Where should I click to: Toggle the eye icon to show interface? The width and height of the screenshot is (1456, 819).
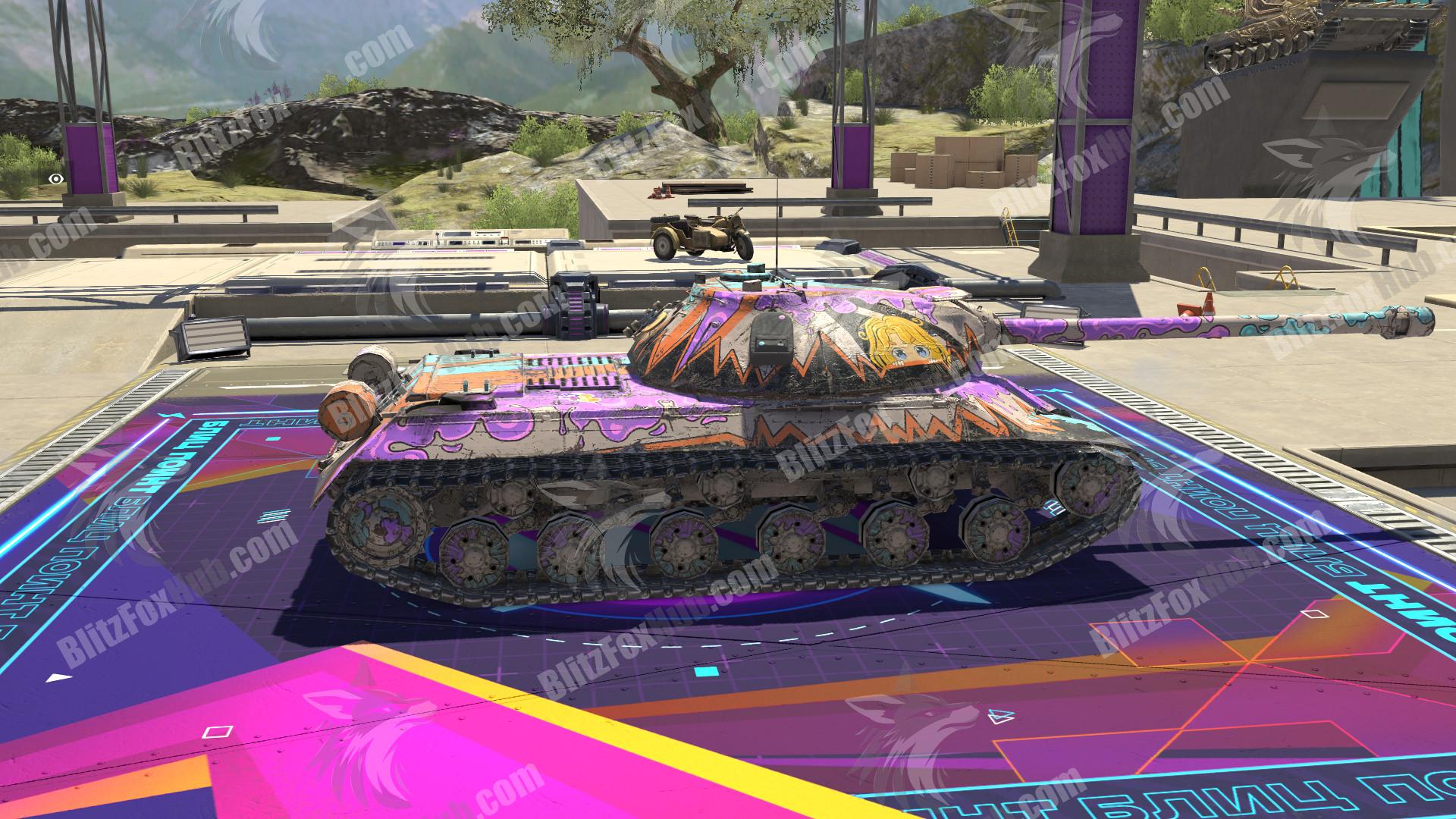[x=55, y=179]
